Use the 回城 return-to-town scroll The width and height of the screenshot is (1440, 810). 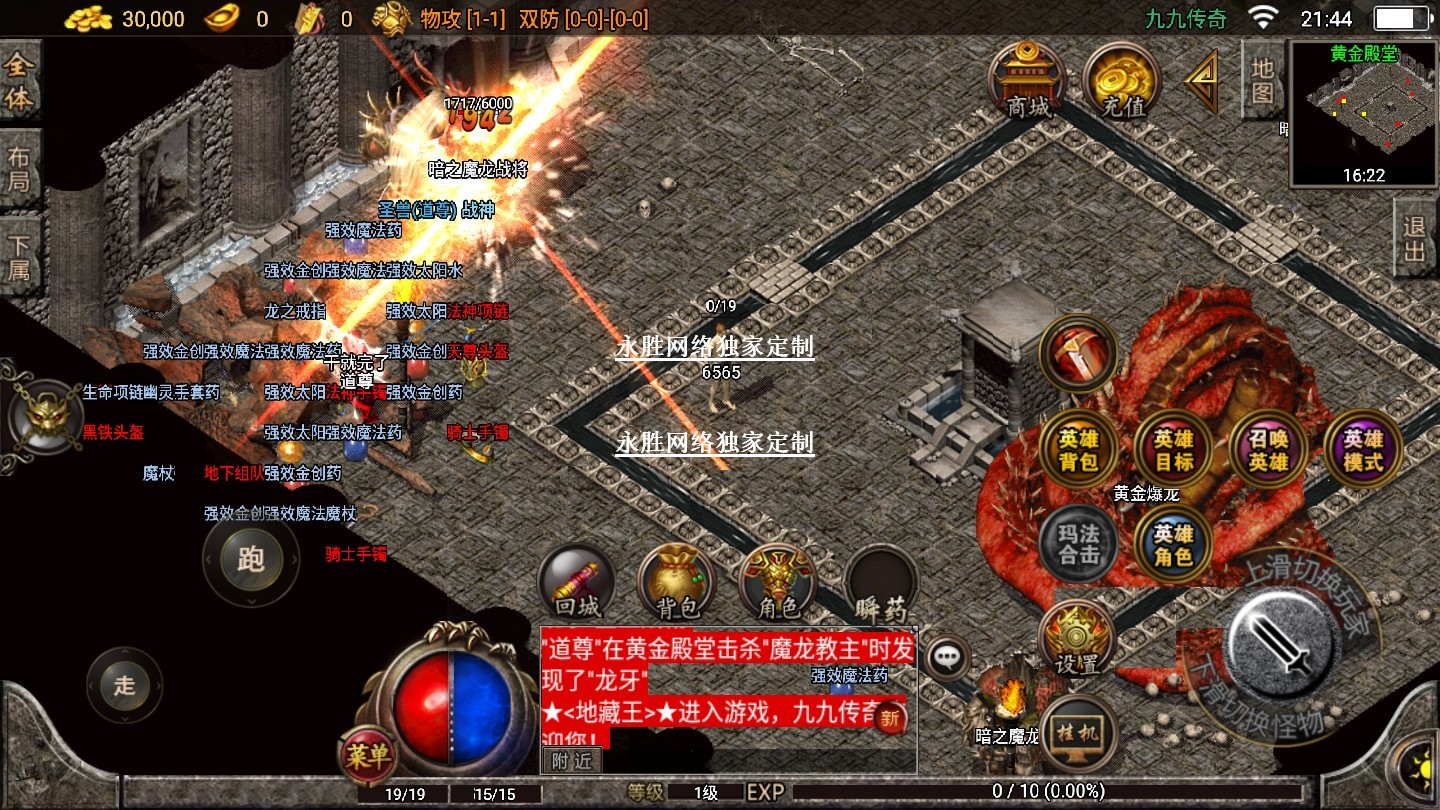coord(577,583)
